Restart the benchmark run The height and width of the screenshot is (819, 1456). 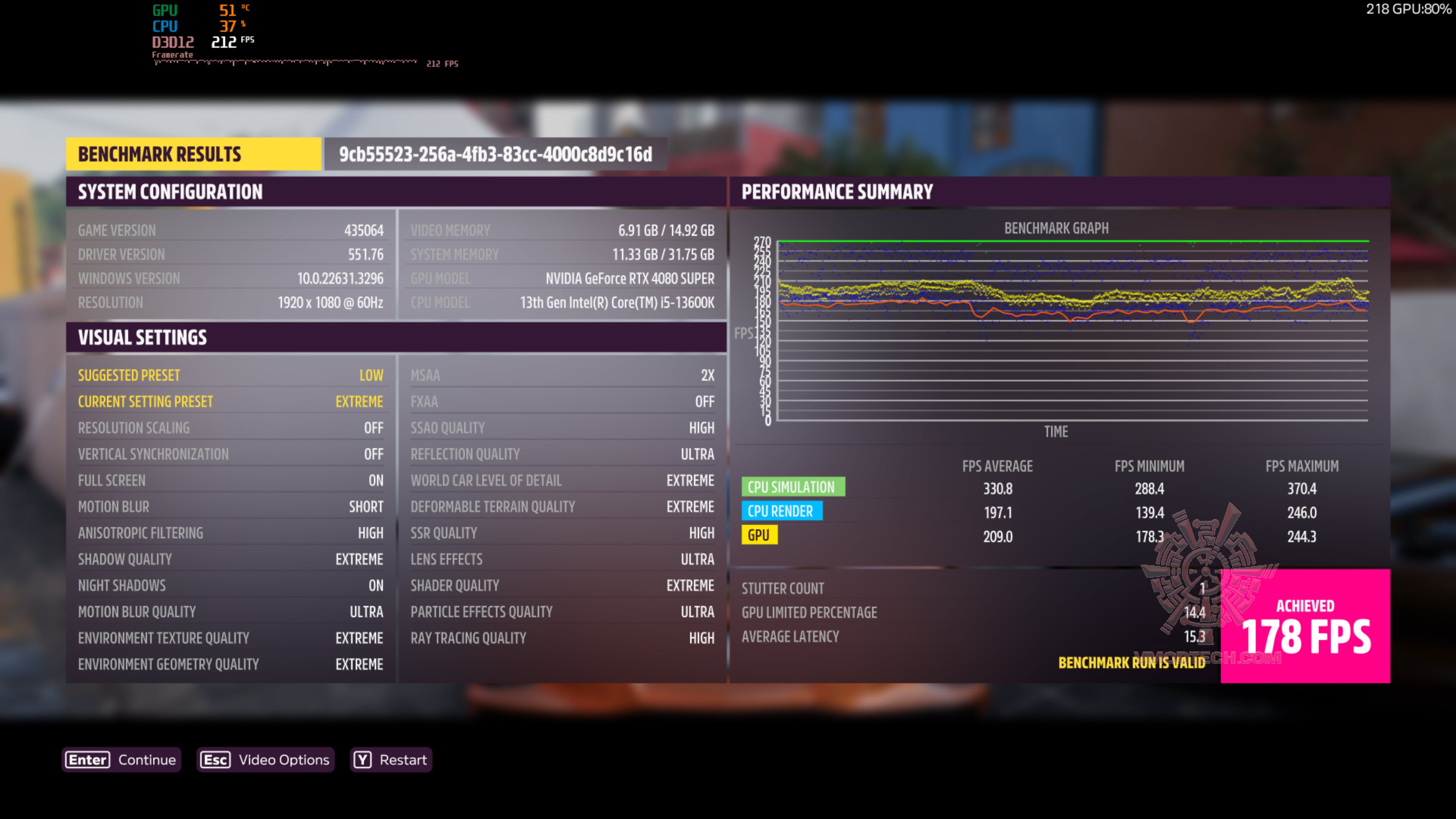[x=391, y=759]
